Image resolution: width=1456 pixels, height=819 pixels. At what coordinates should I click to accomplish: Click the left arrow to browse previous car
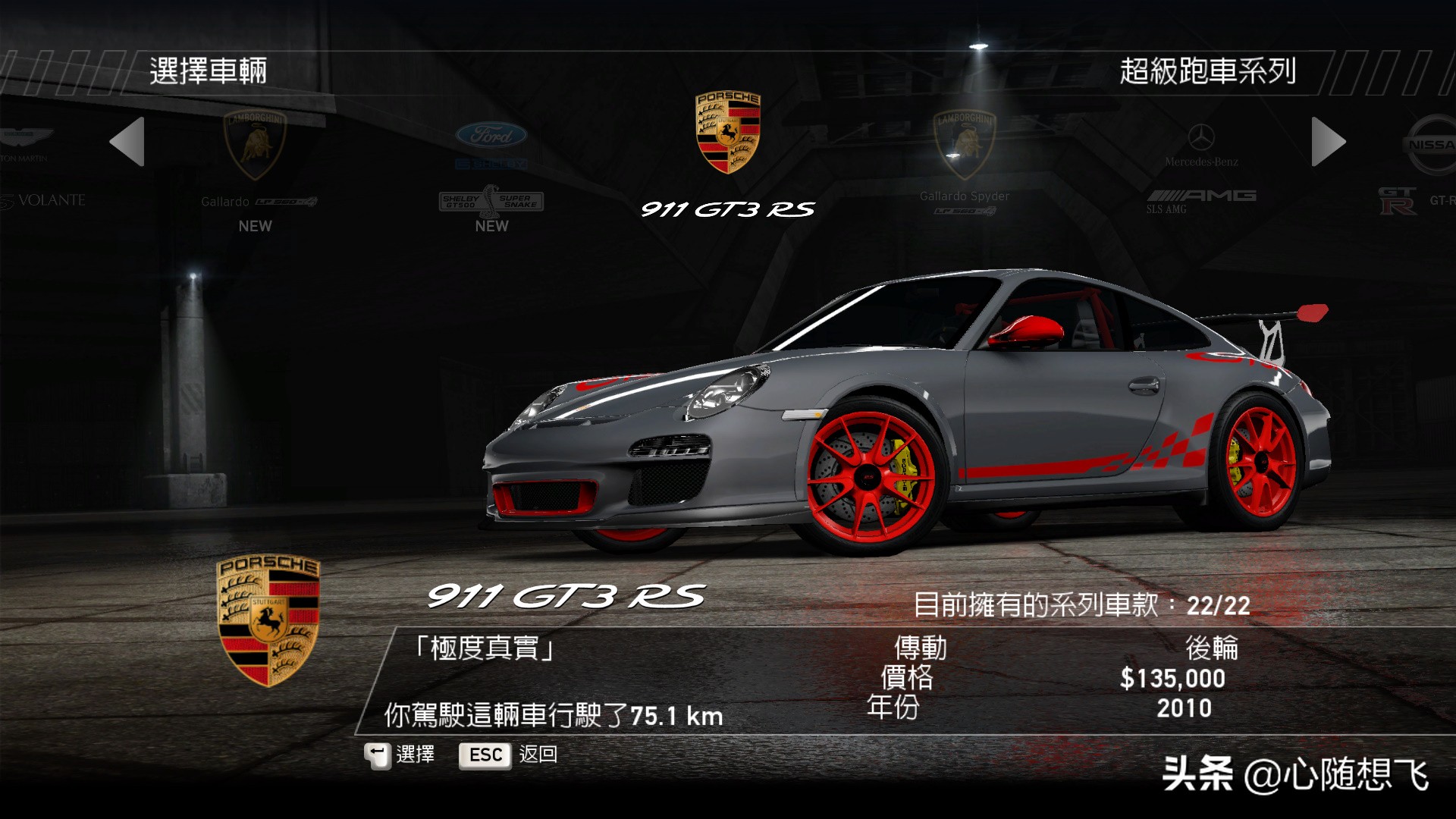[x=127, y=142]
